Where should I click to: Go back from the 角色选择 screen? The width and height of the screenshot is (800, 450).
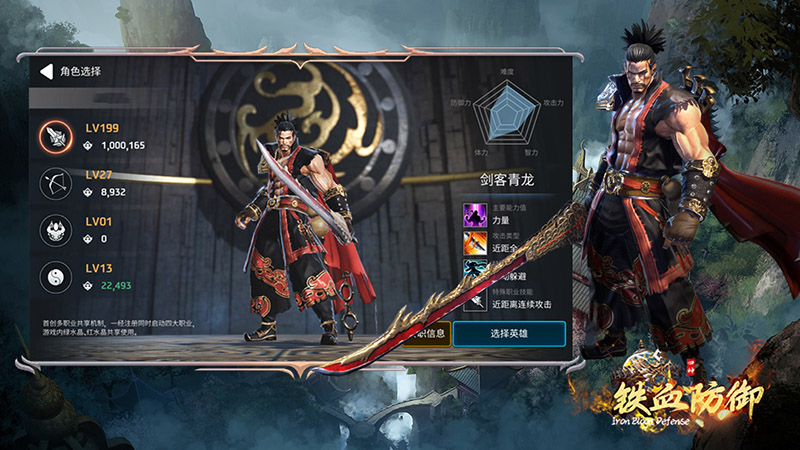click(45, 72)
